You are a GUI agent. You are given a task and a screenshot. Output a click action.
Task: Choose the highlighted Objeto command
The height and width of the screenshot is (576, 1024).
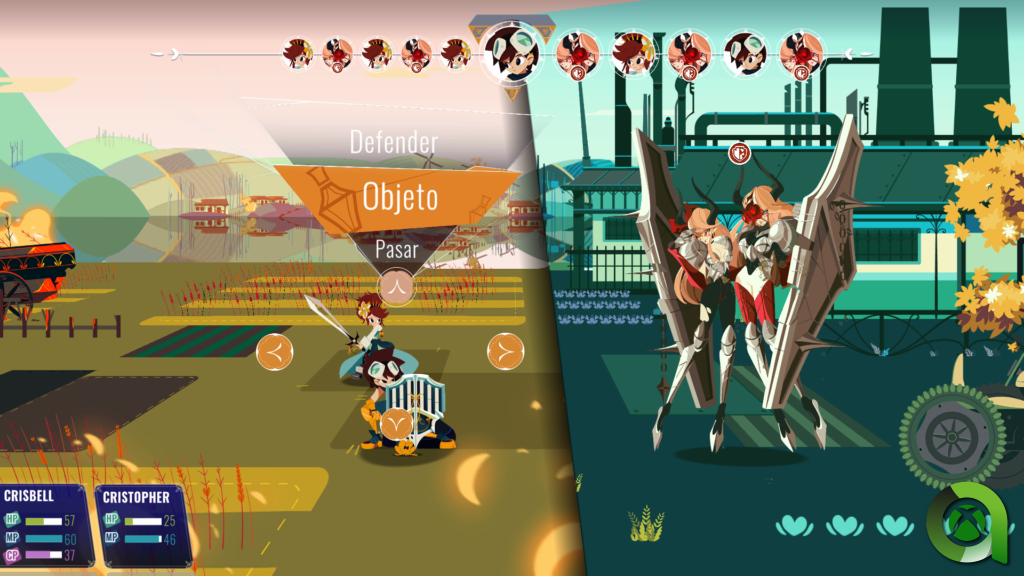click(x=399, y=195)
